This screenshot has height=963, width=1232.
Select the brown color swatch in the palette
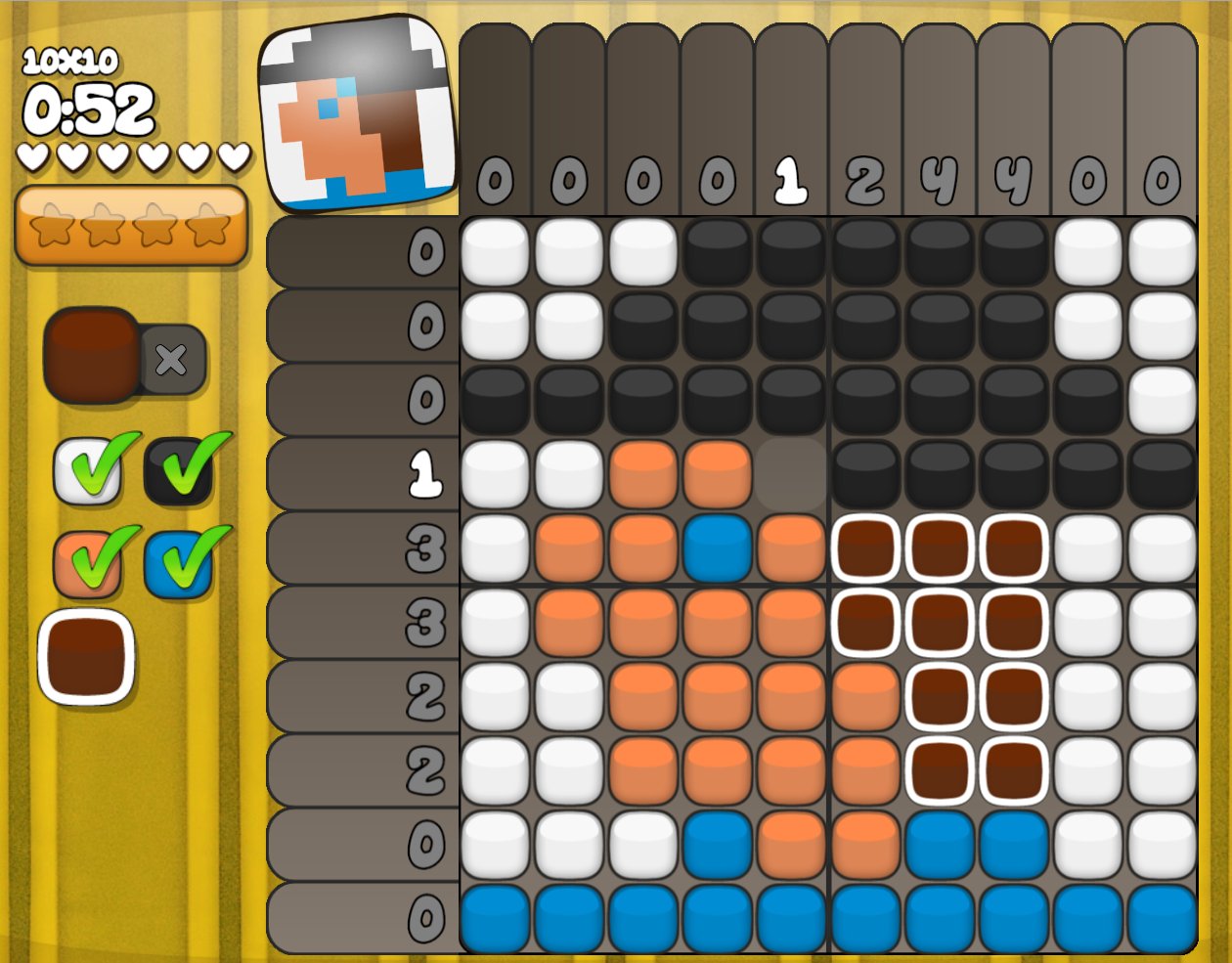(x=86, y=657)
